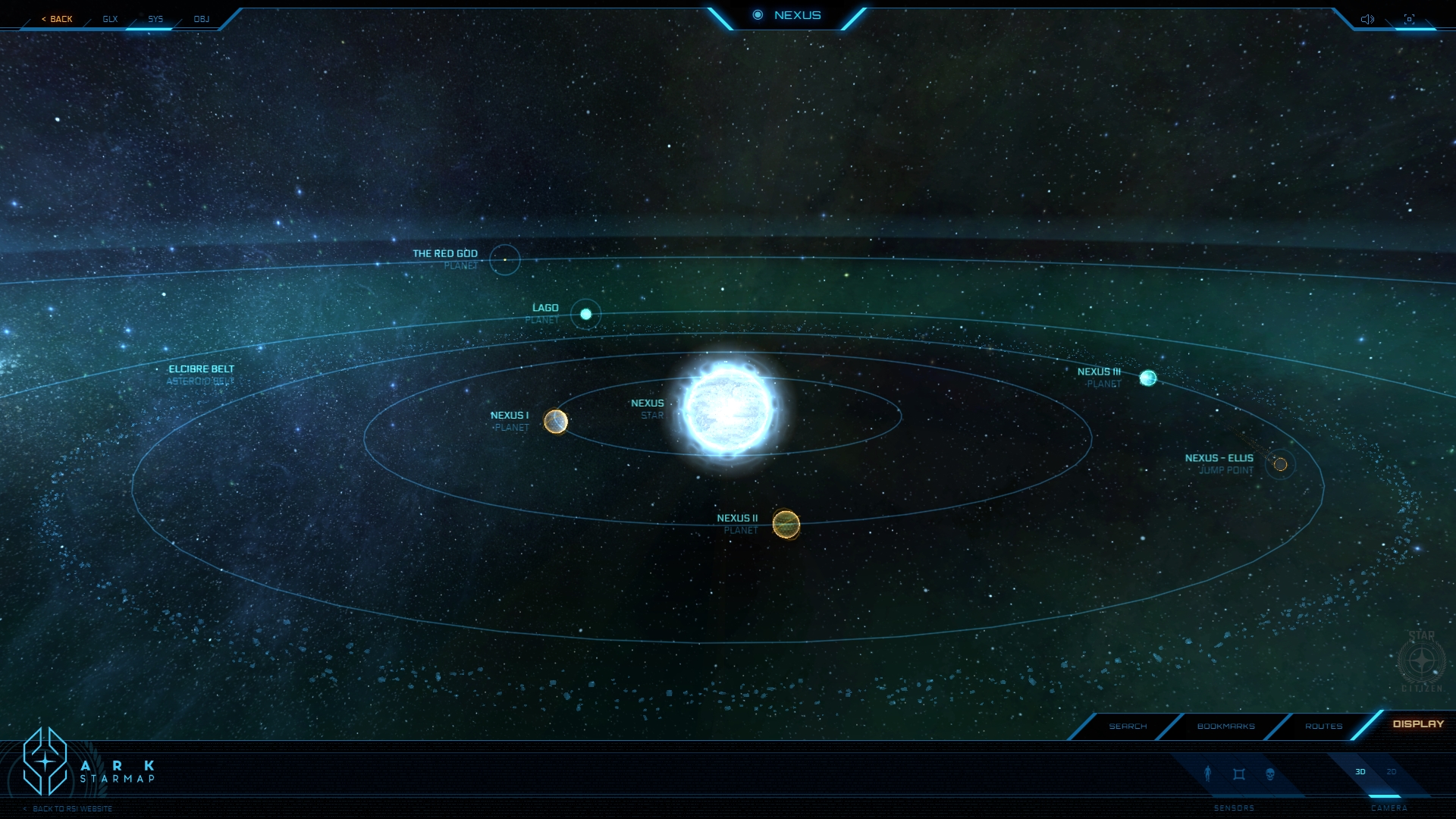Viewport: 1456px width, 819px height.
Task: Select the Display panel tab
Action: pos(1418,724)
